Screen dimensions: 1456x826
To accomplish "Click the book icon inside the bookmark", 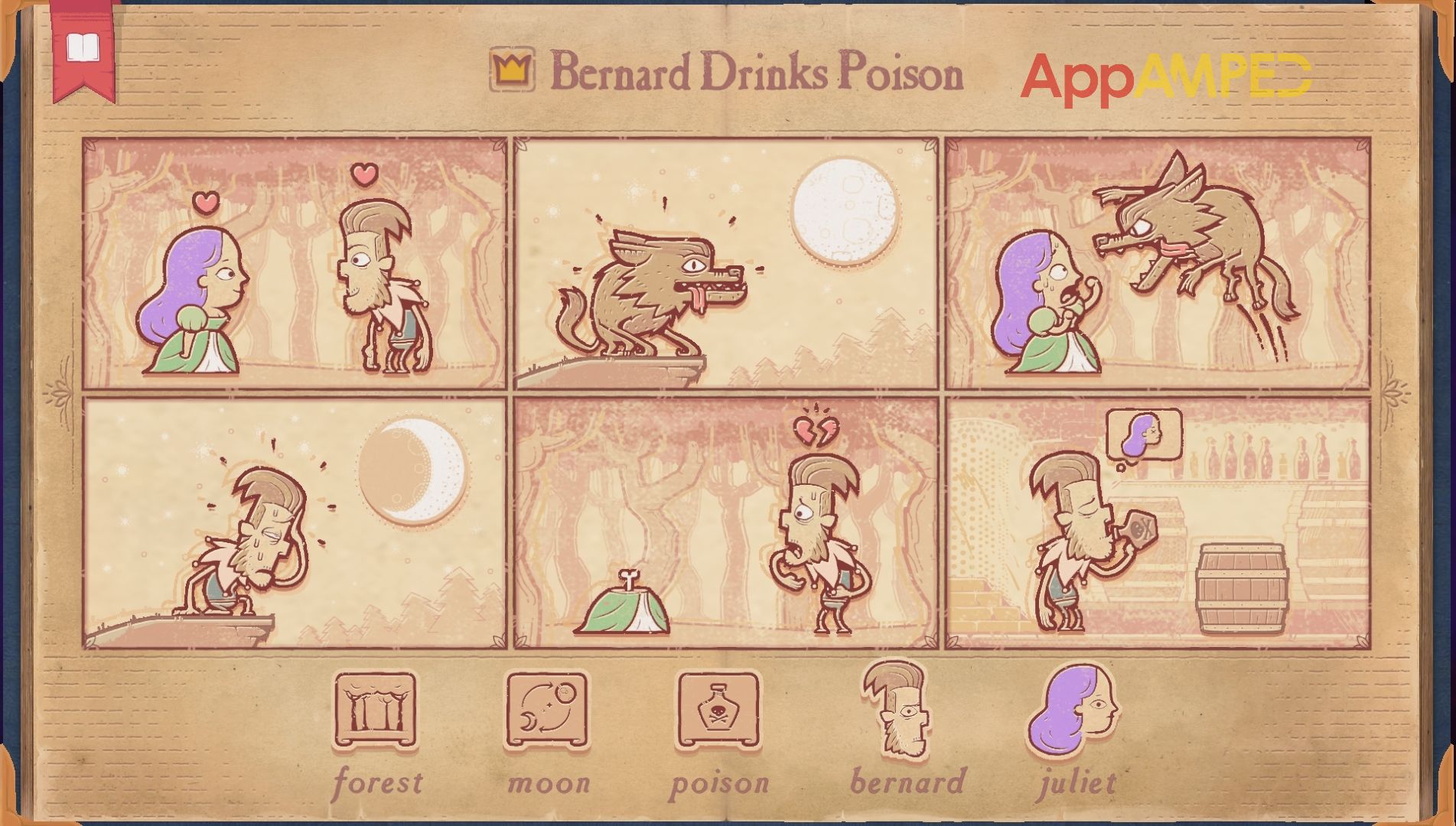I will pyautogui.click(x=84, y=46).
